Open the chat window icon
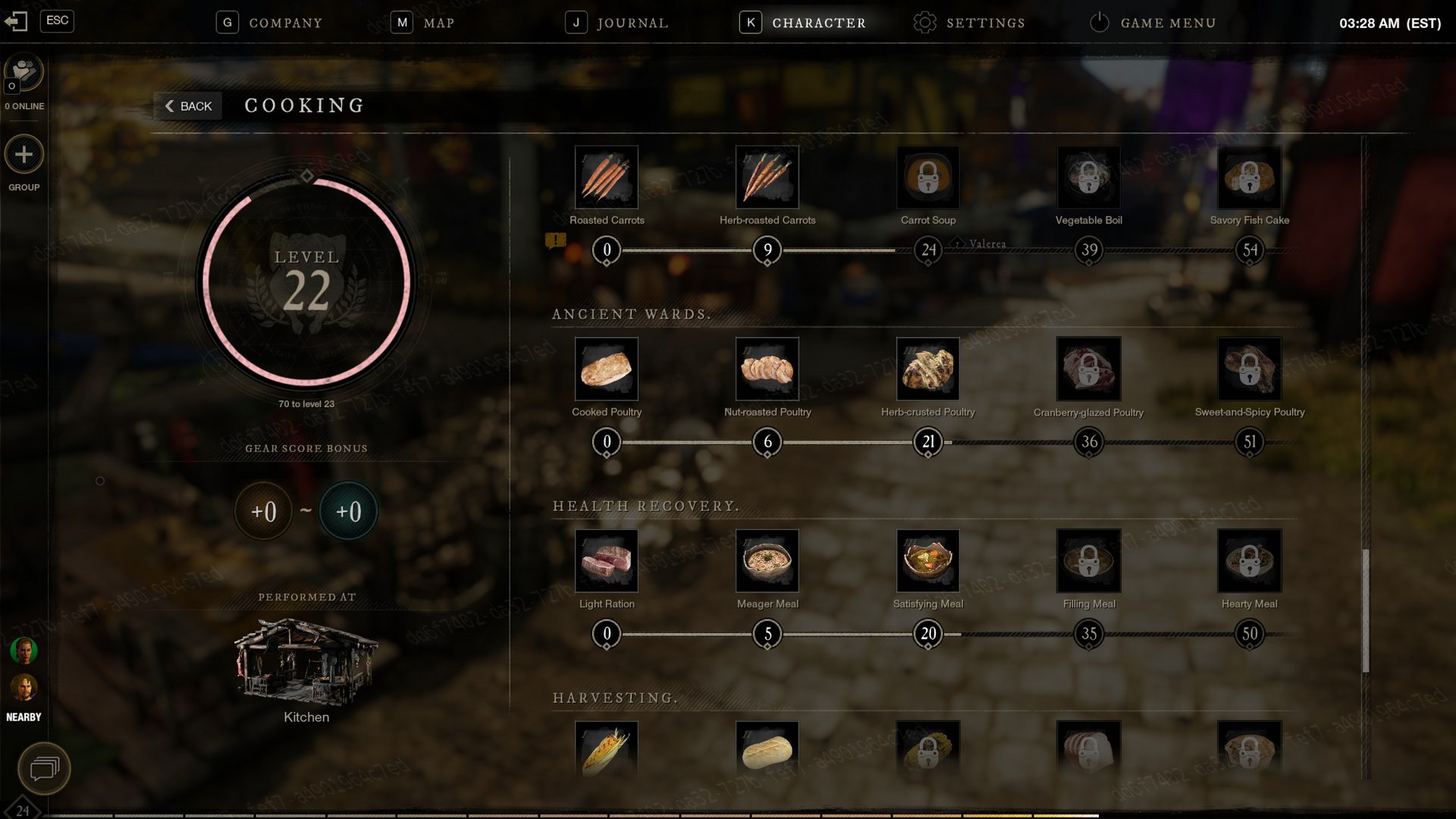This screenshot has width=1456, height=819. pyautogui.click(x=44, y=769)
